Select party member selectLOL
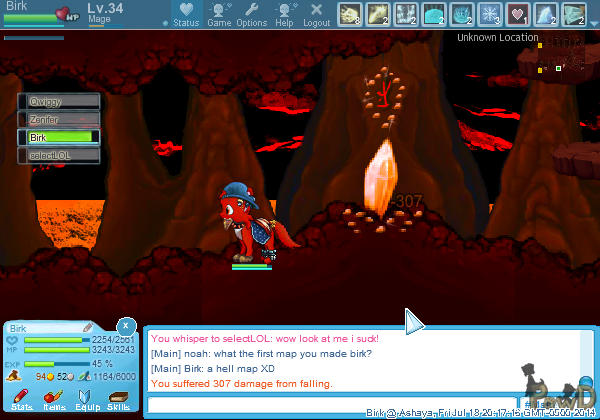The width and height of the screenshot is (600, 420). click(x=59, y=155)
